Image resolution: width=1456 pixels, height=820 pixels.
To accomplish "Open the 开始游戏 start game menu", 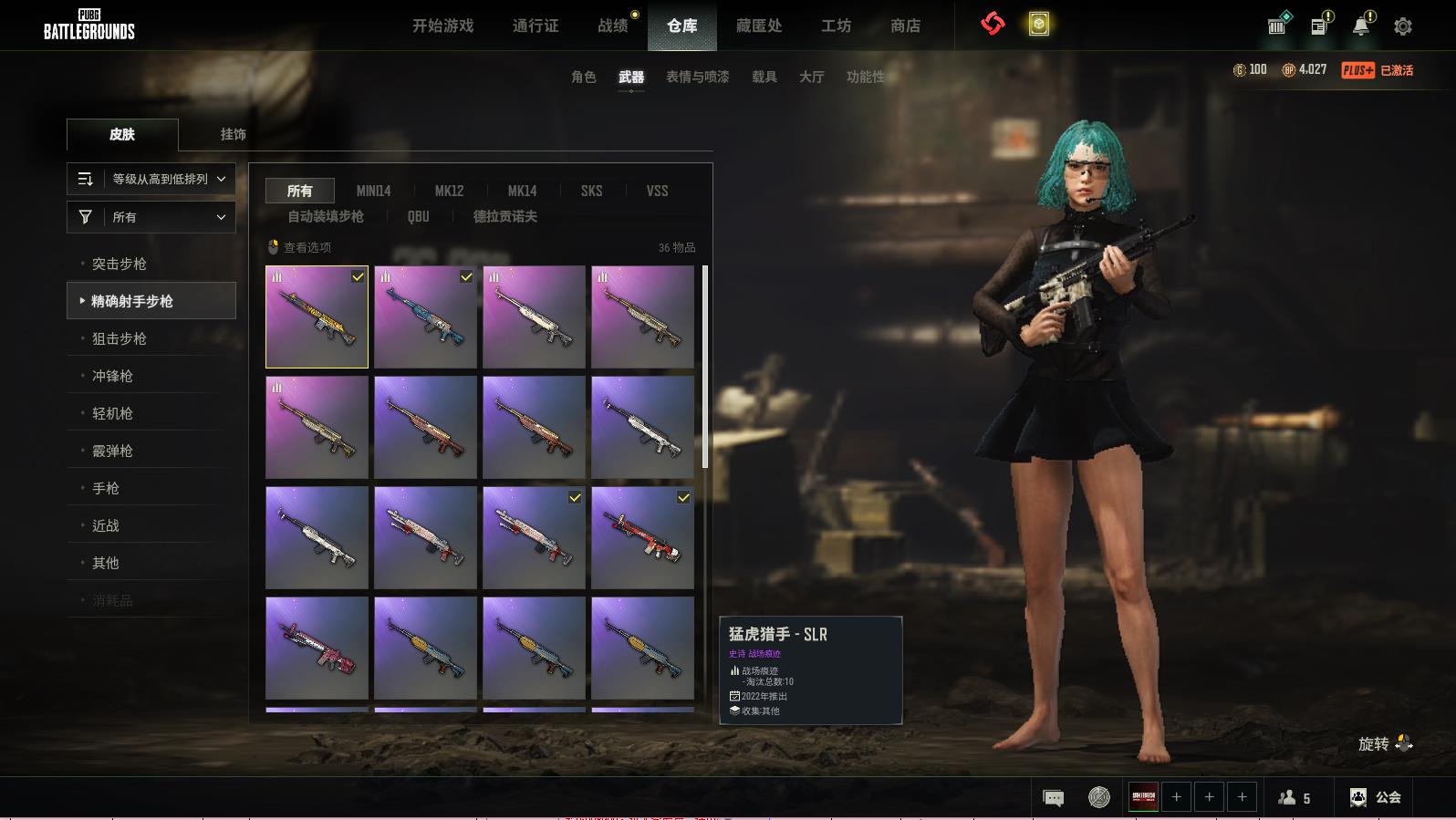I will tap(442, 26).
